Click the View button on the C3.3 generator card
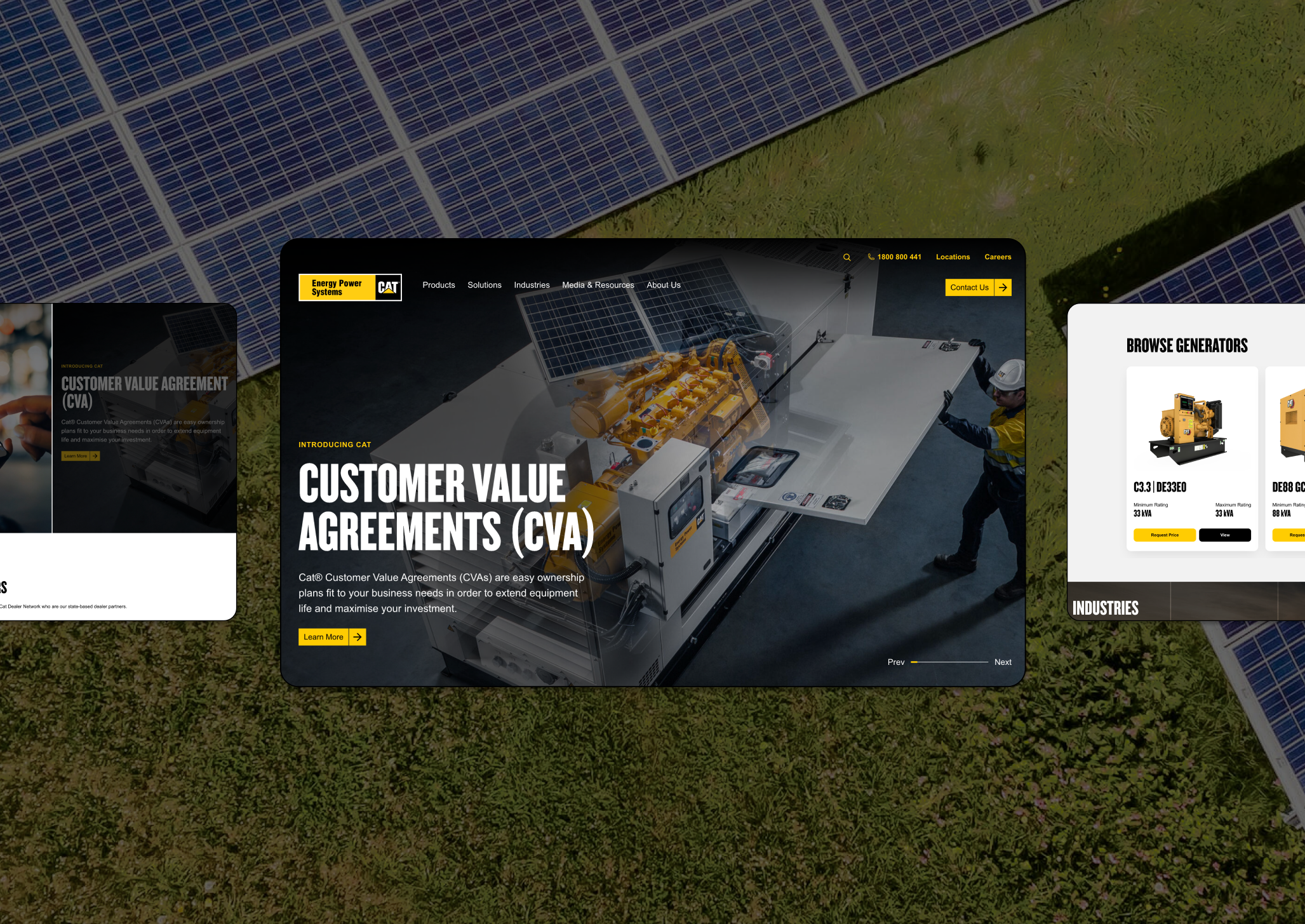 [1224, 535]
